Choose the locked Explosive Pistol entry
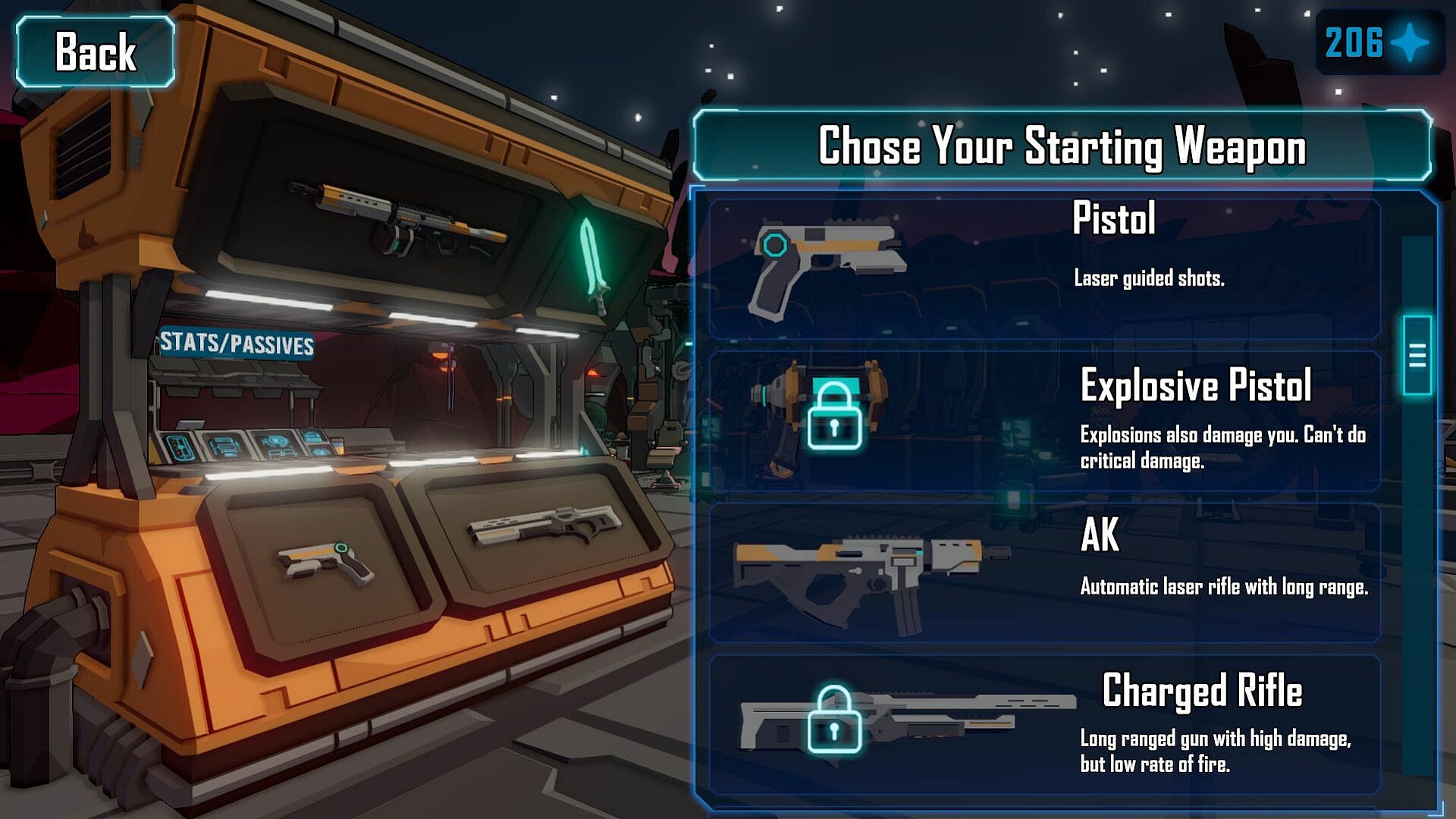1456x819 pixels. pos(1043,420)
